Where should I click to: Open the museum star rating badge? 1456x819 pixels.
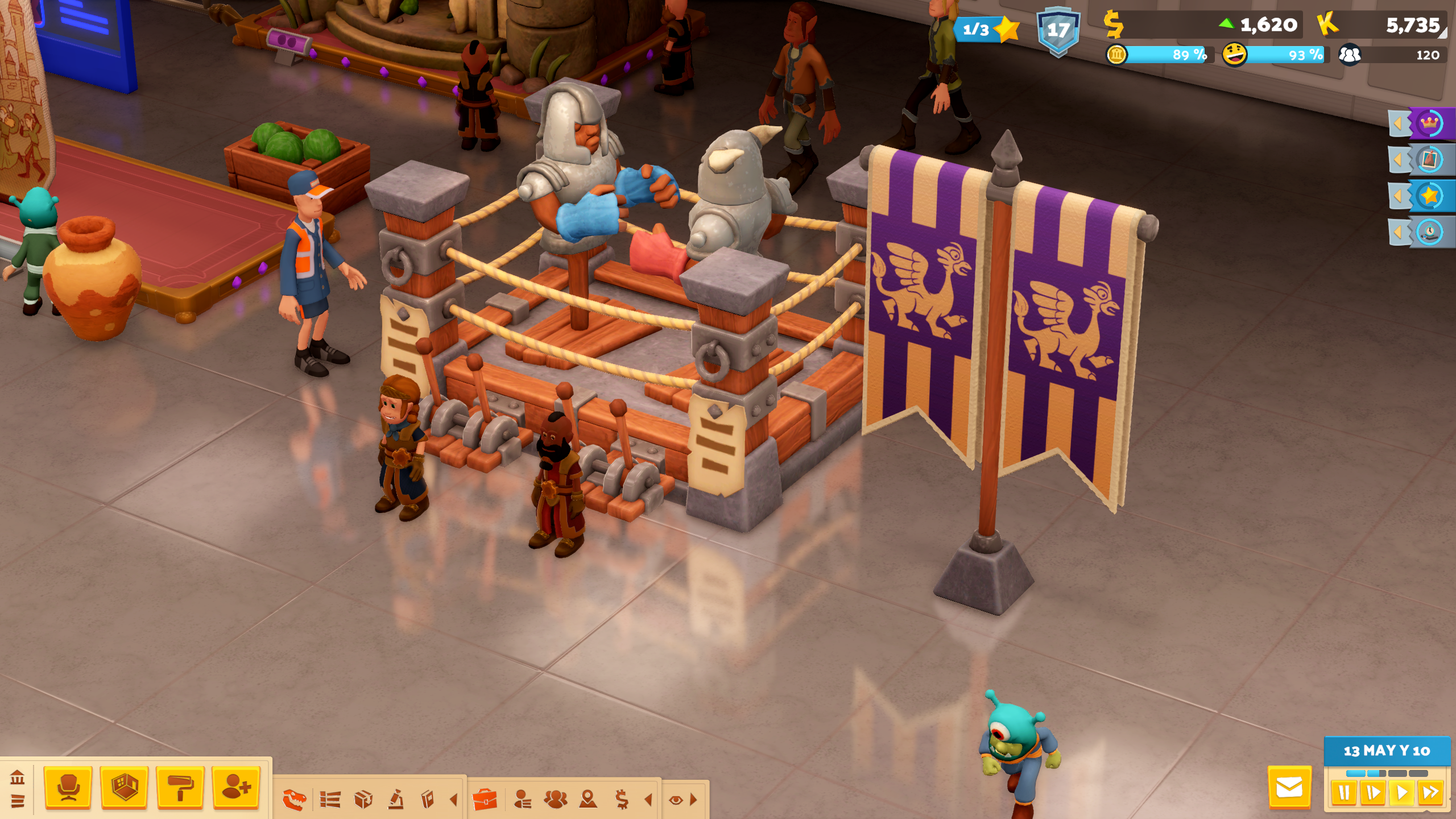987,29
